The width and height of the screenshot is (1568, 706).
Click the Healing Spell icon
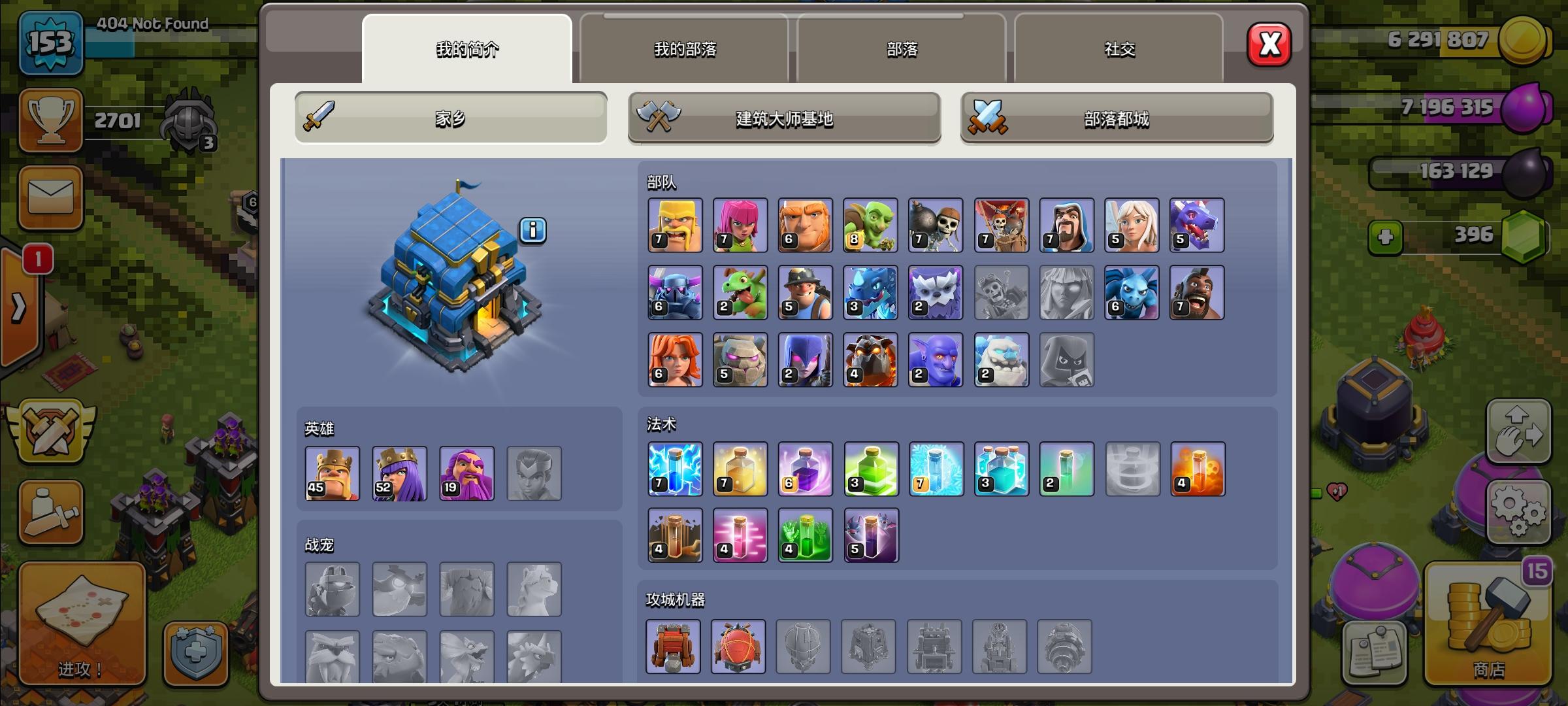[740, 469]
